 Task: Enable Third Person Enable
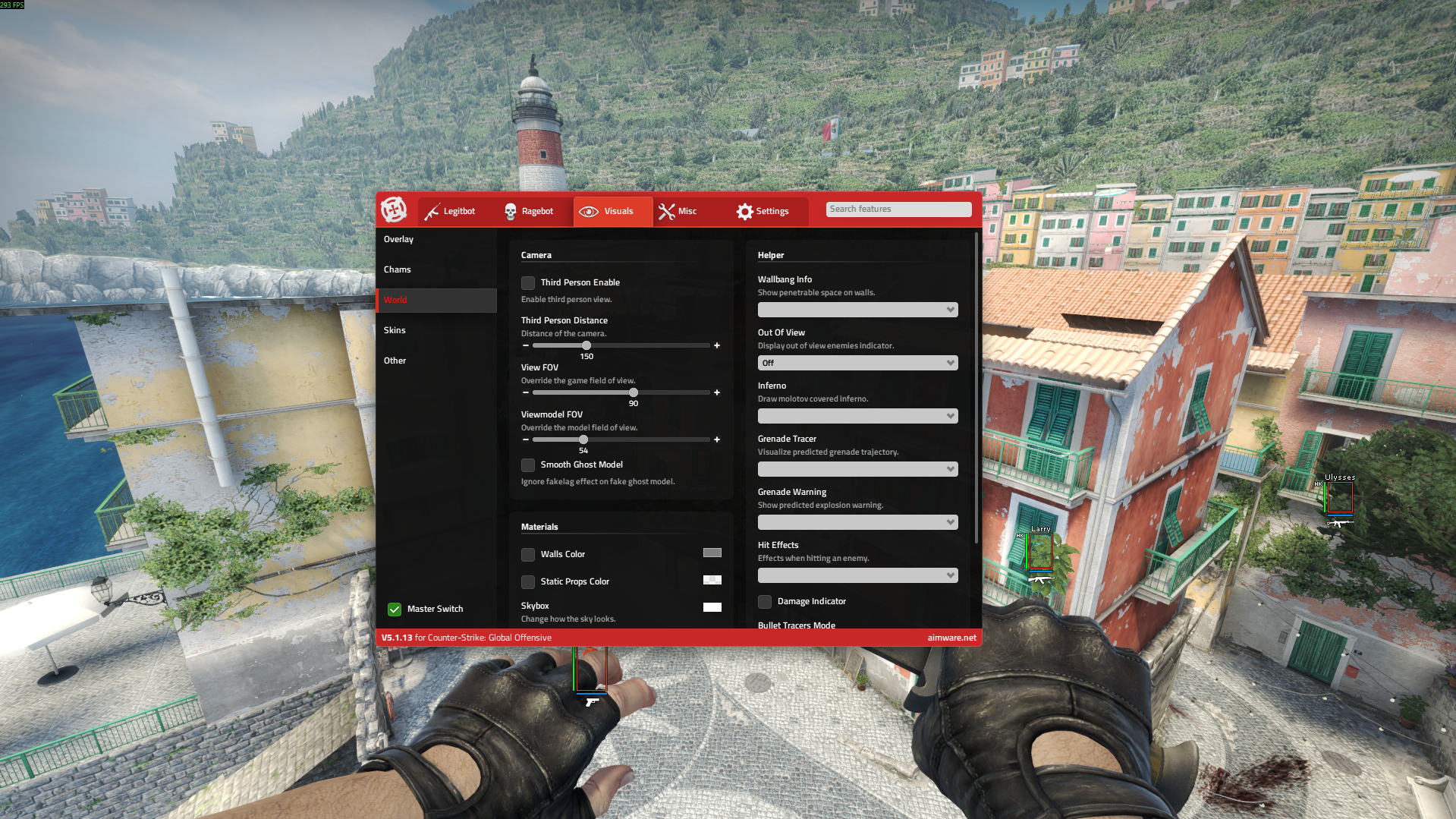coord(527,282)
